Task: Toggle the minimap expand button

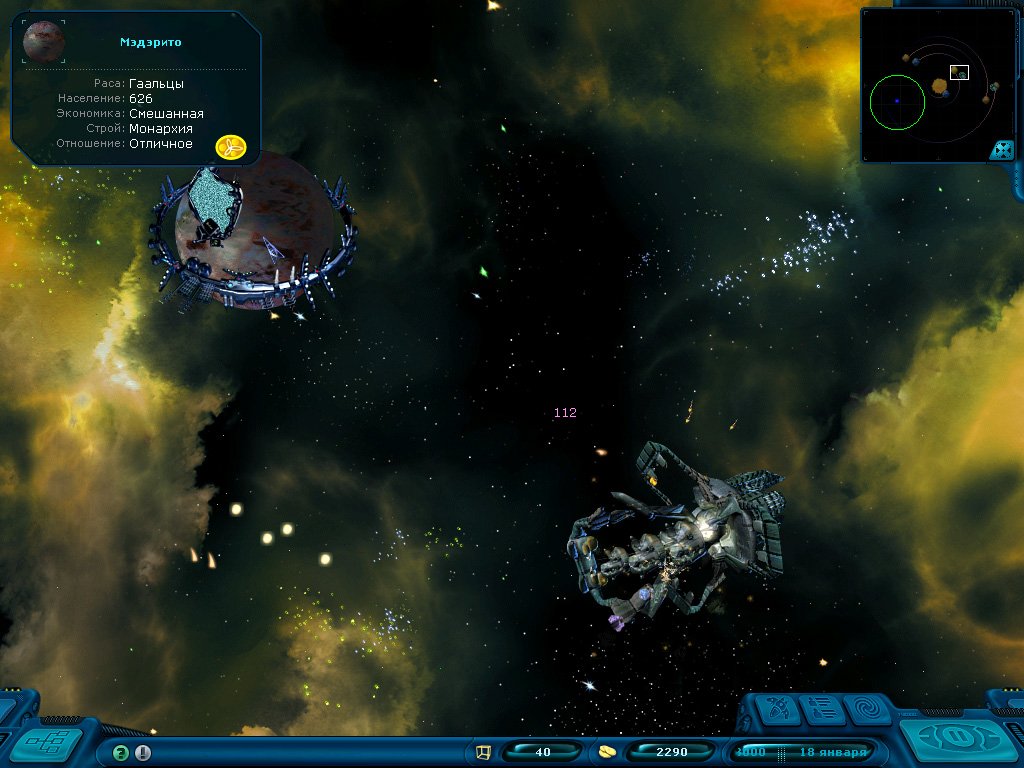Action: tap(1001, 150)
